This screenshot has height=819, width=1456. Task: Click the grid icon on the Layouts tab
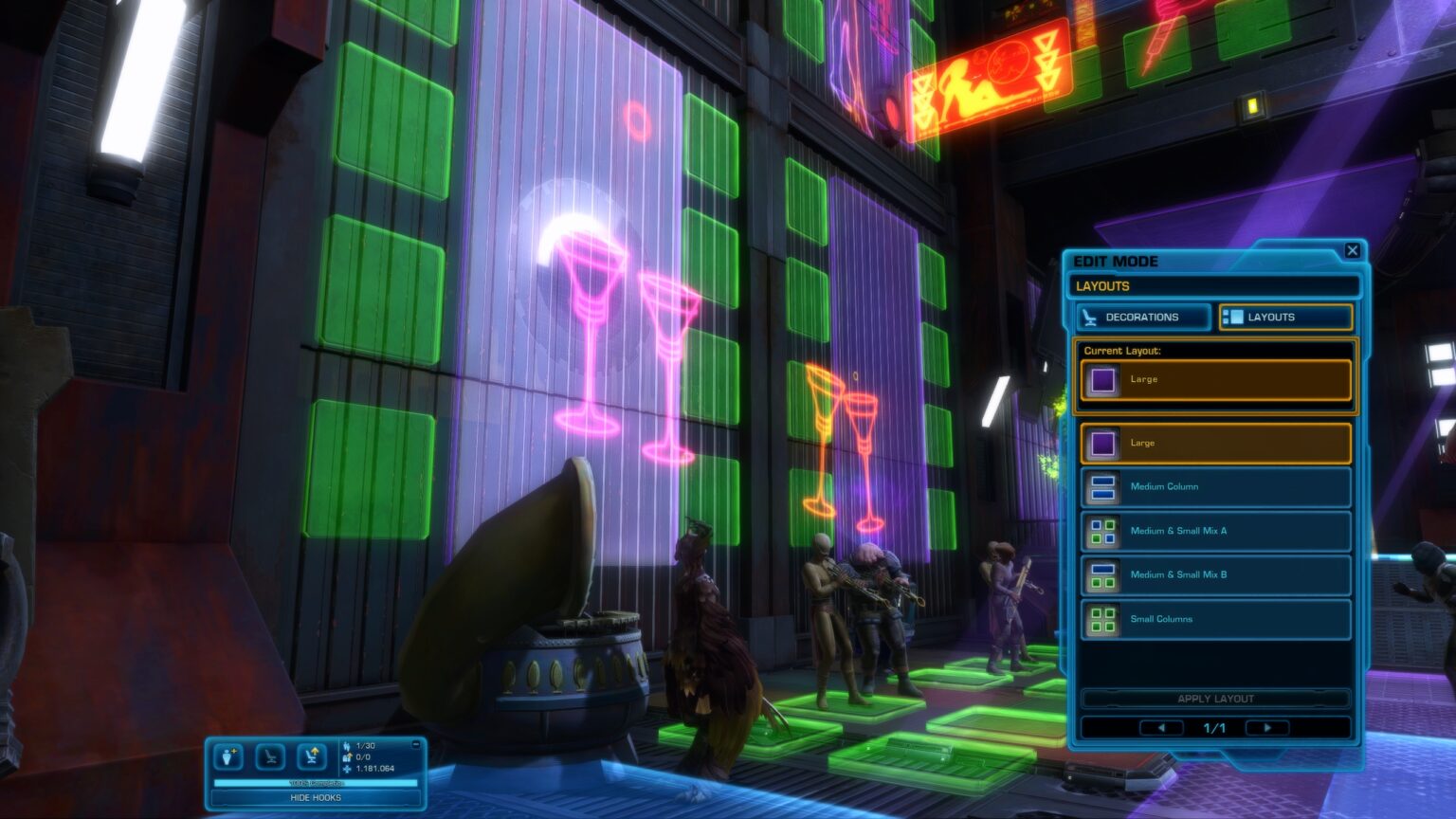[x=1233, y=318]
